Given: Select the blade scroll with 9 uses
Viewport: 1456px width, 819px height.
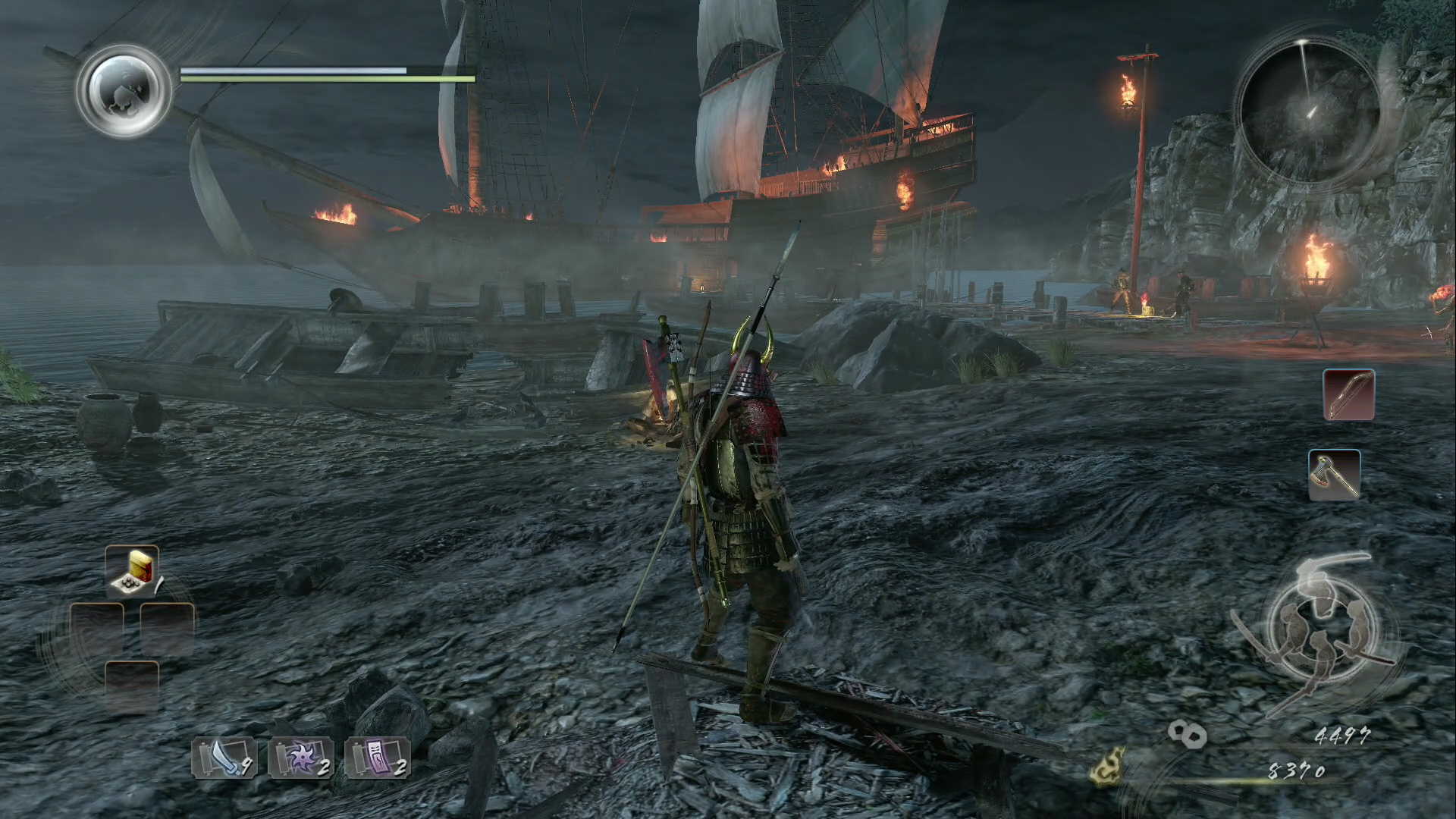Looking at the screenshot, I should tap(224, 758).
